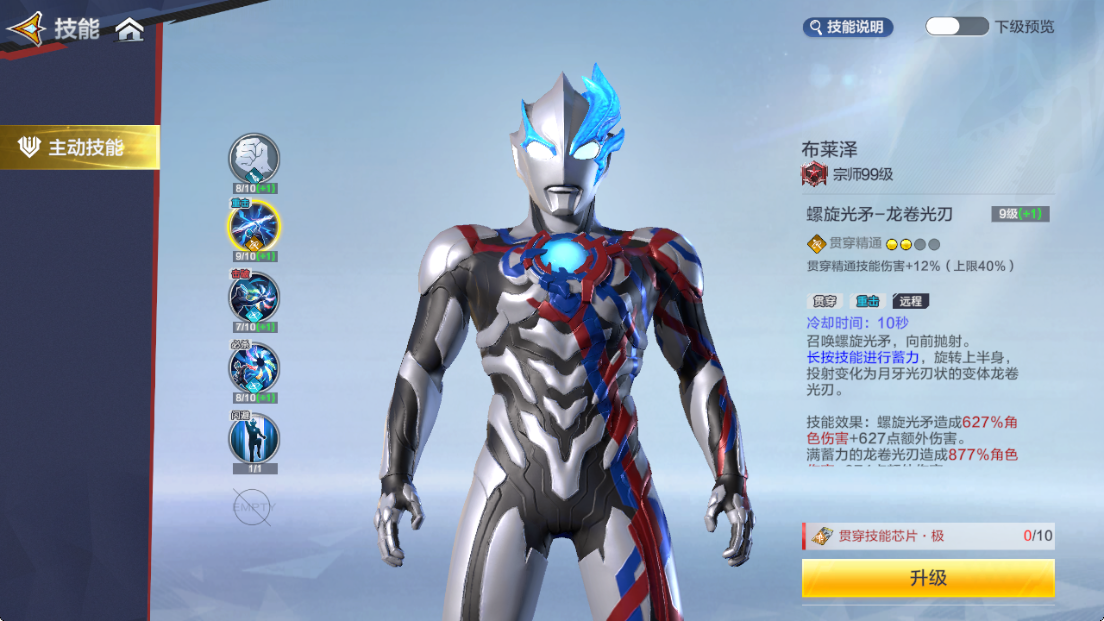The image size is (1104, 621).
Task: Open the 主动技能 tab
Action: pyautogui.click(x=80, y=148)
